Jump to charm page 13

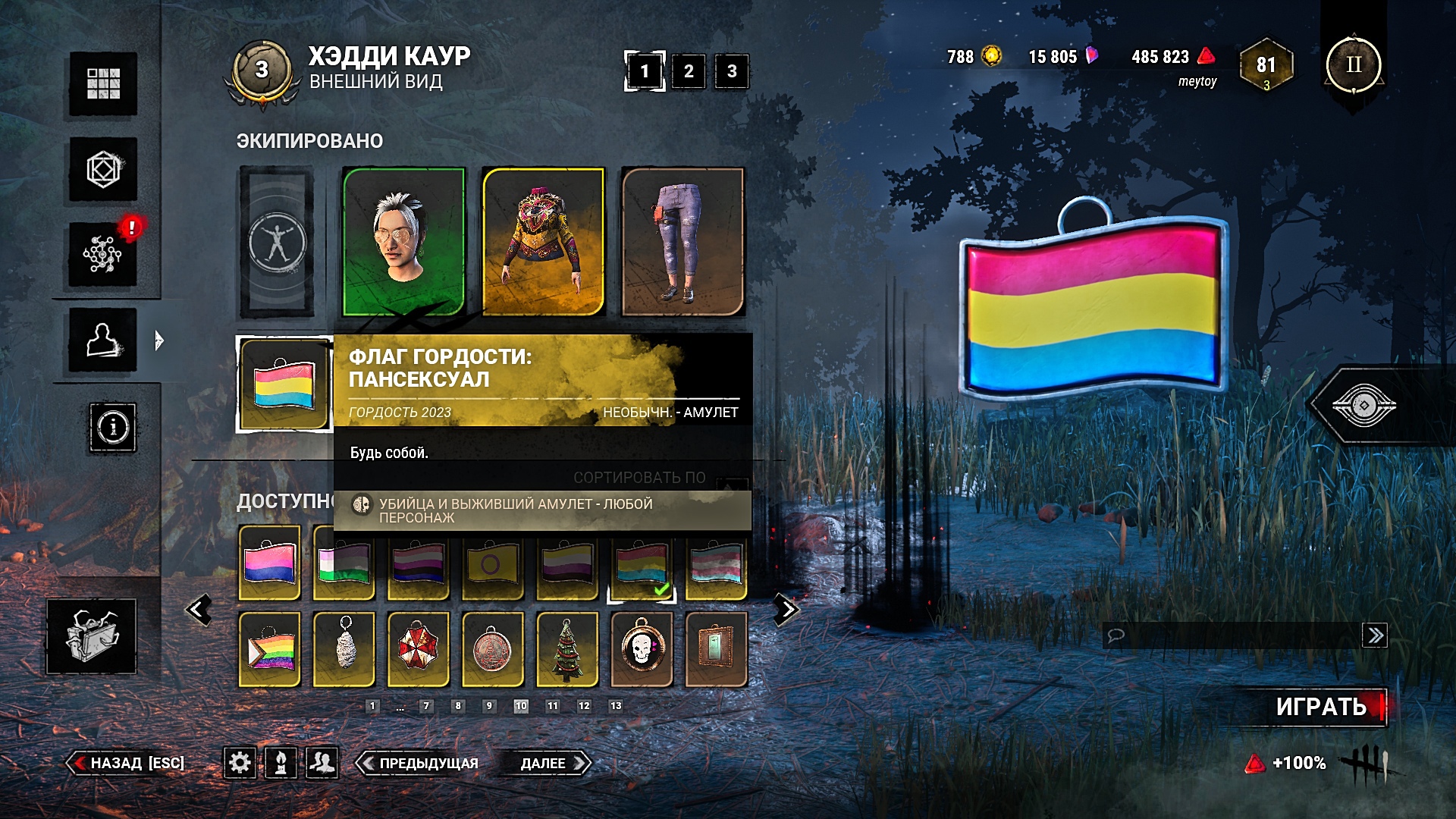[616, 706]
